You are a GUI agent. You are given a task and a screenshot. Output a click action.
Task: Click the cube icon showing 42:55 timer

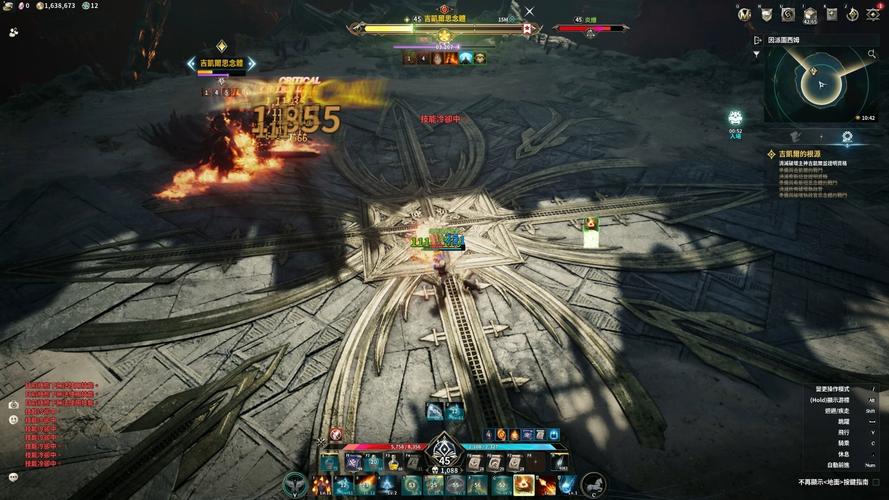point(809,14)
